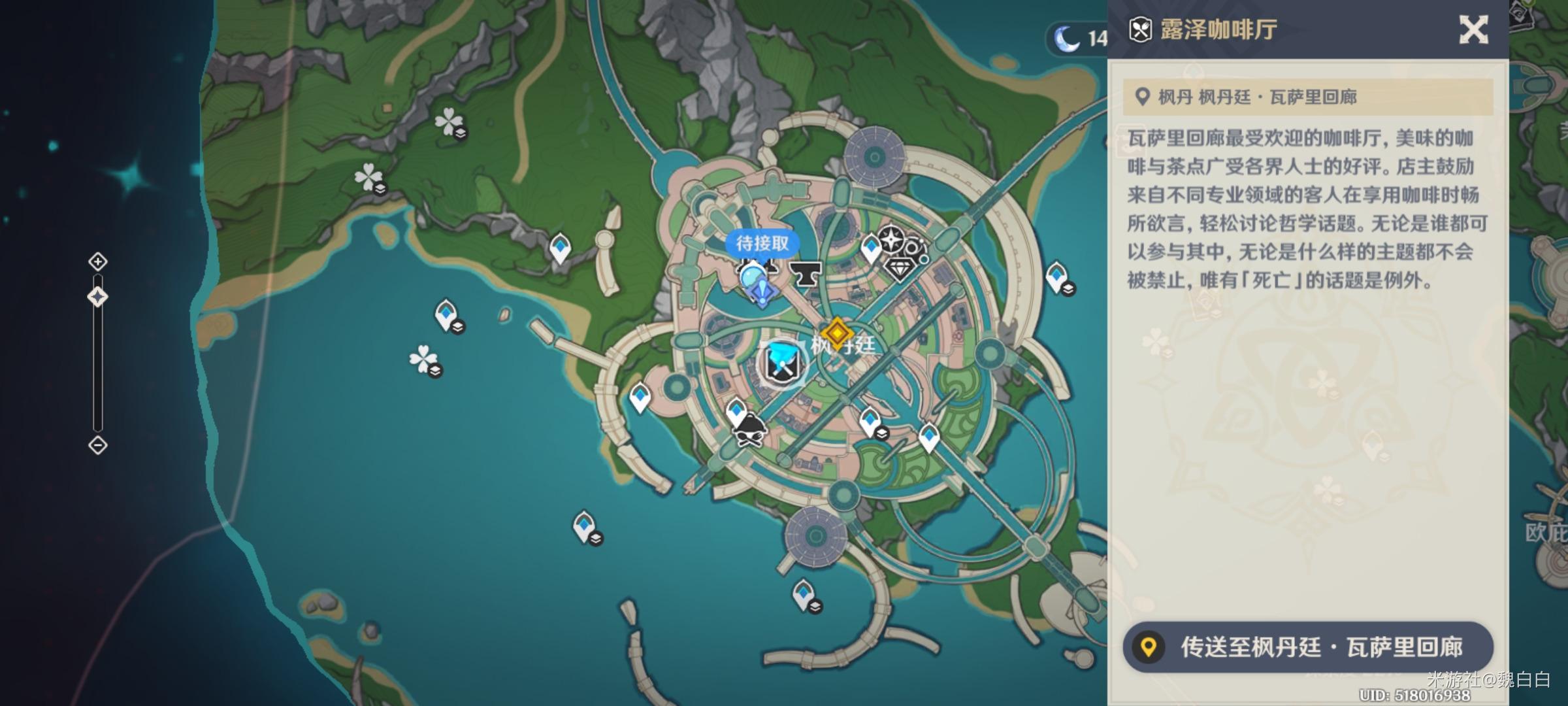Viewport: 1568px width, 706px height.
Task: Zoom out the map with minus button
Action: 98,446
